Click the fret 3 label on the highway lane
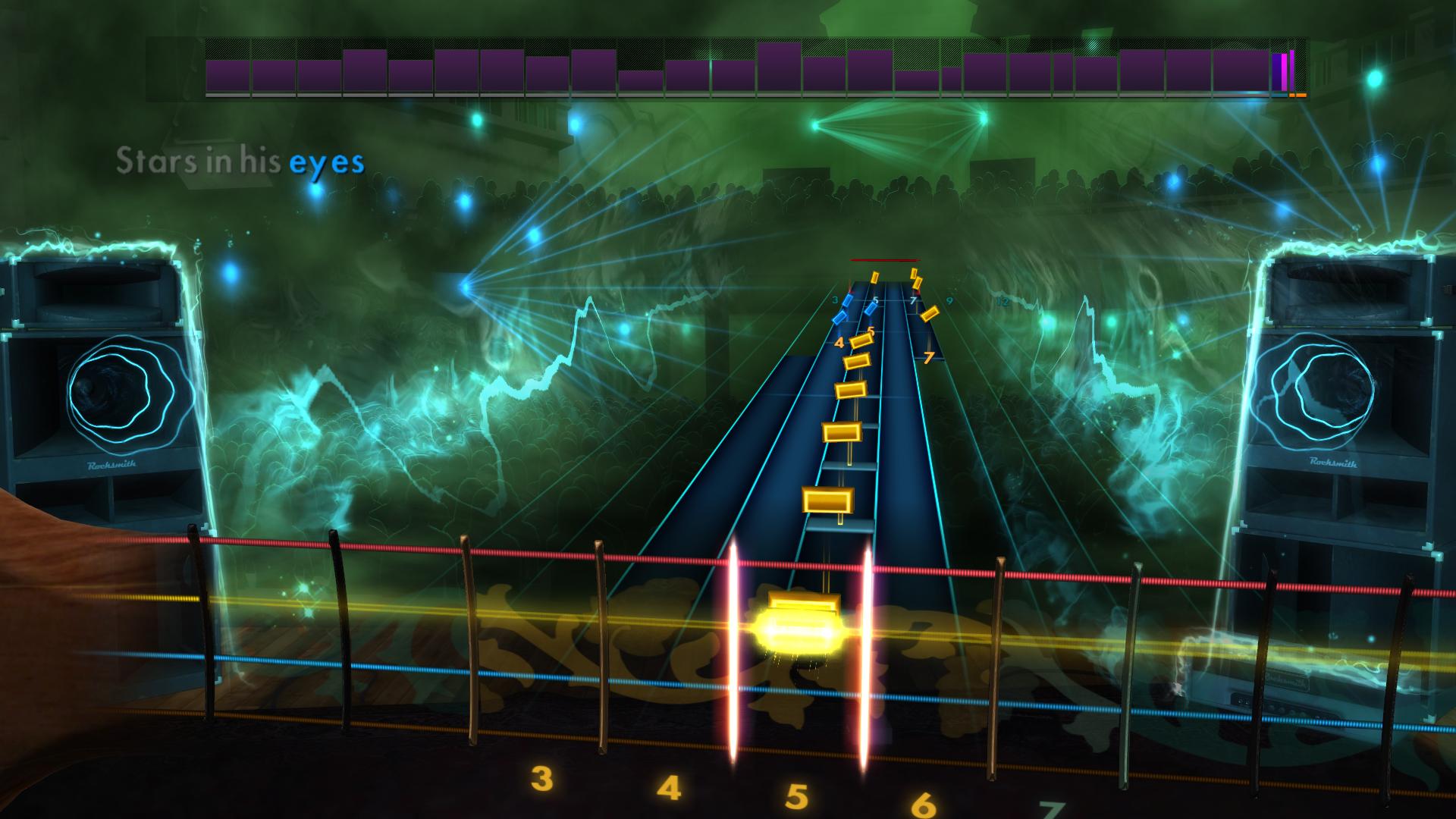This screenshot has width=1456, height=819. click(836, 300)
